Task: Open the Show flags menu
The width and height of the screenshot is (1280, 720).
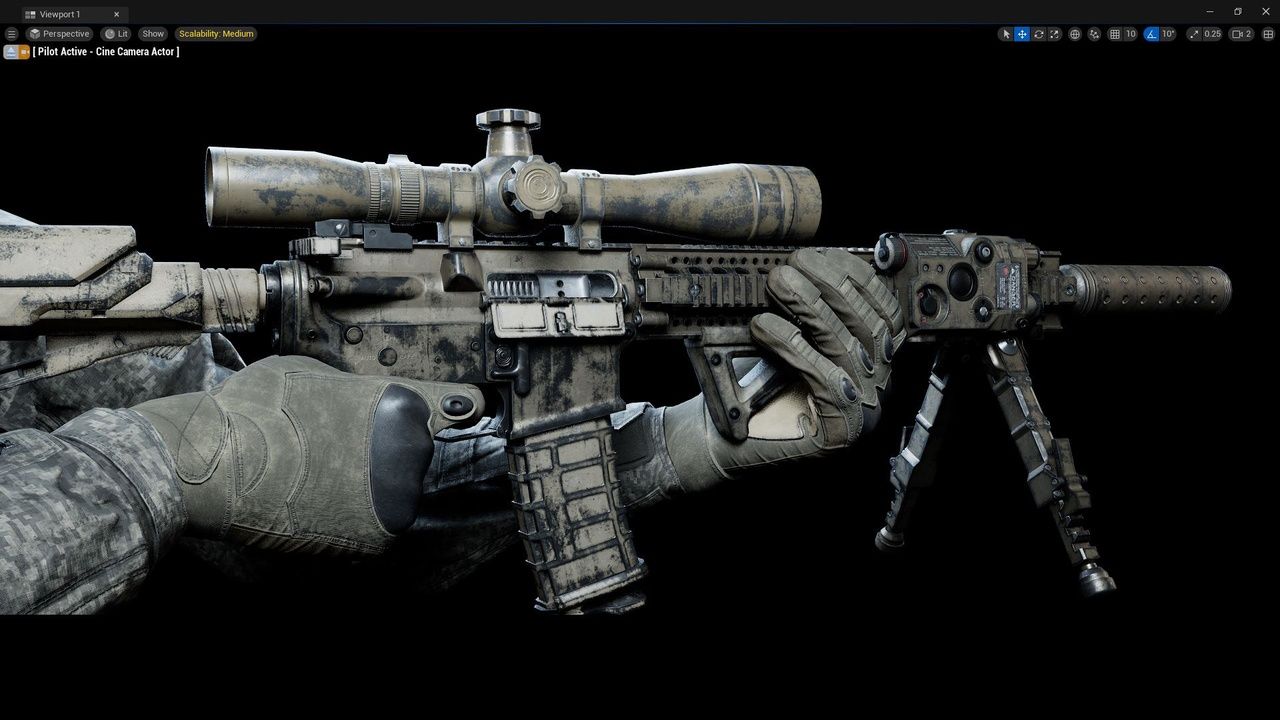Action: 153,34
